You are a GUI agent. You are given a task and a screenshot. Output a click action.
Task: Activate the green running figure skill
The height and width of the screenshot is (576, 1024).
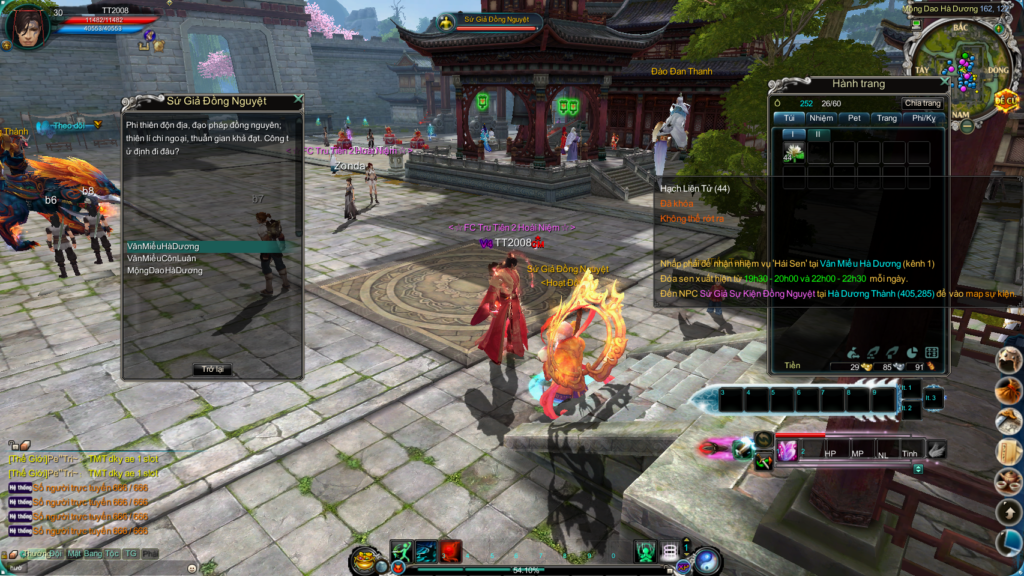[x=402, y=551]
